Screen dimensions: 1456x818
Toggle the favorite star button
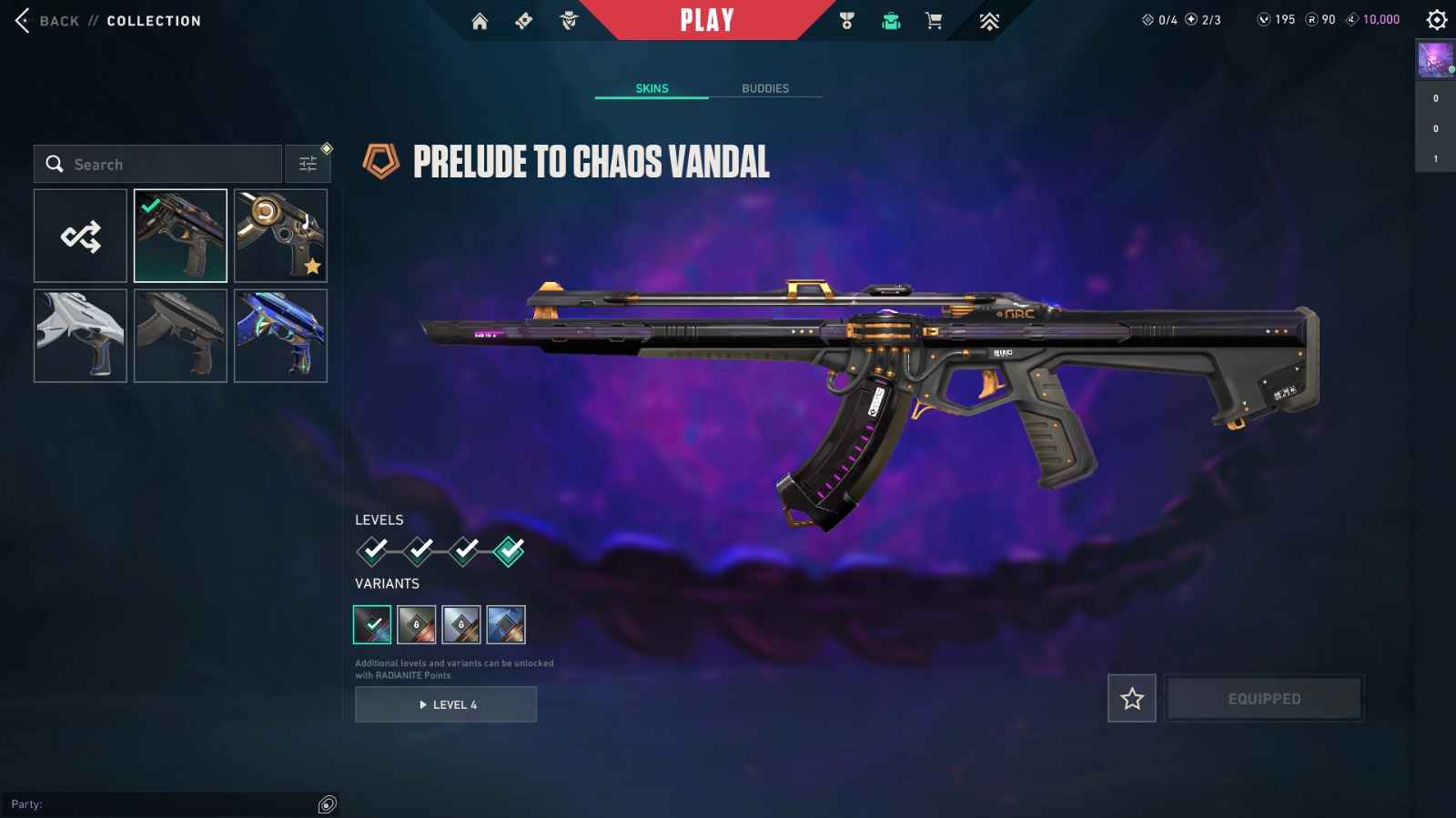coord(1132,699)
